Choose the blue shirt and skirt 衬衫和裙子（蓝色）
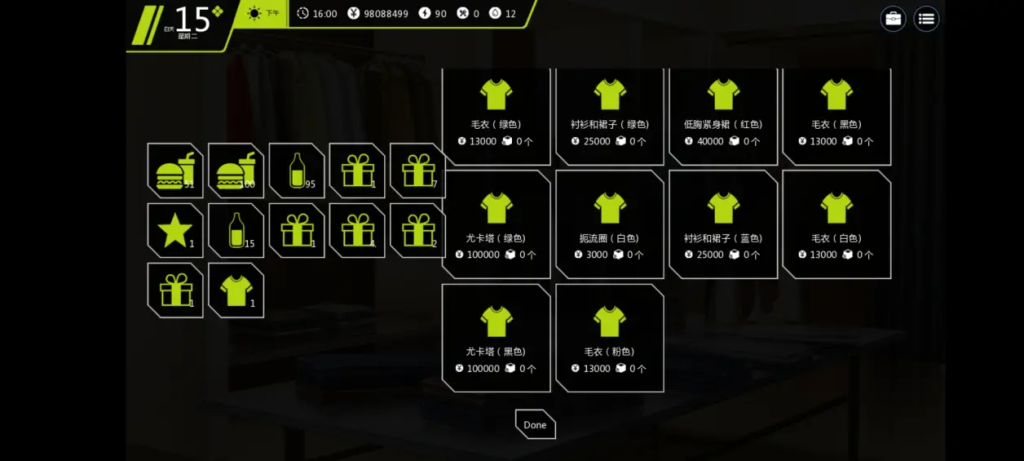1024x461 pixels. 723,224
